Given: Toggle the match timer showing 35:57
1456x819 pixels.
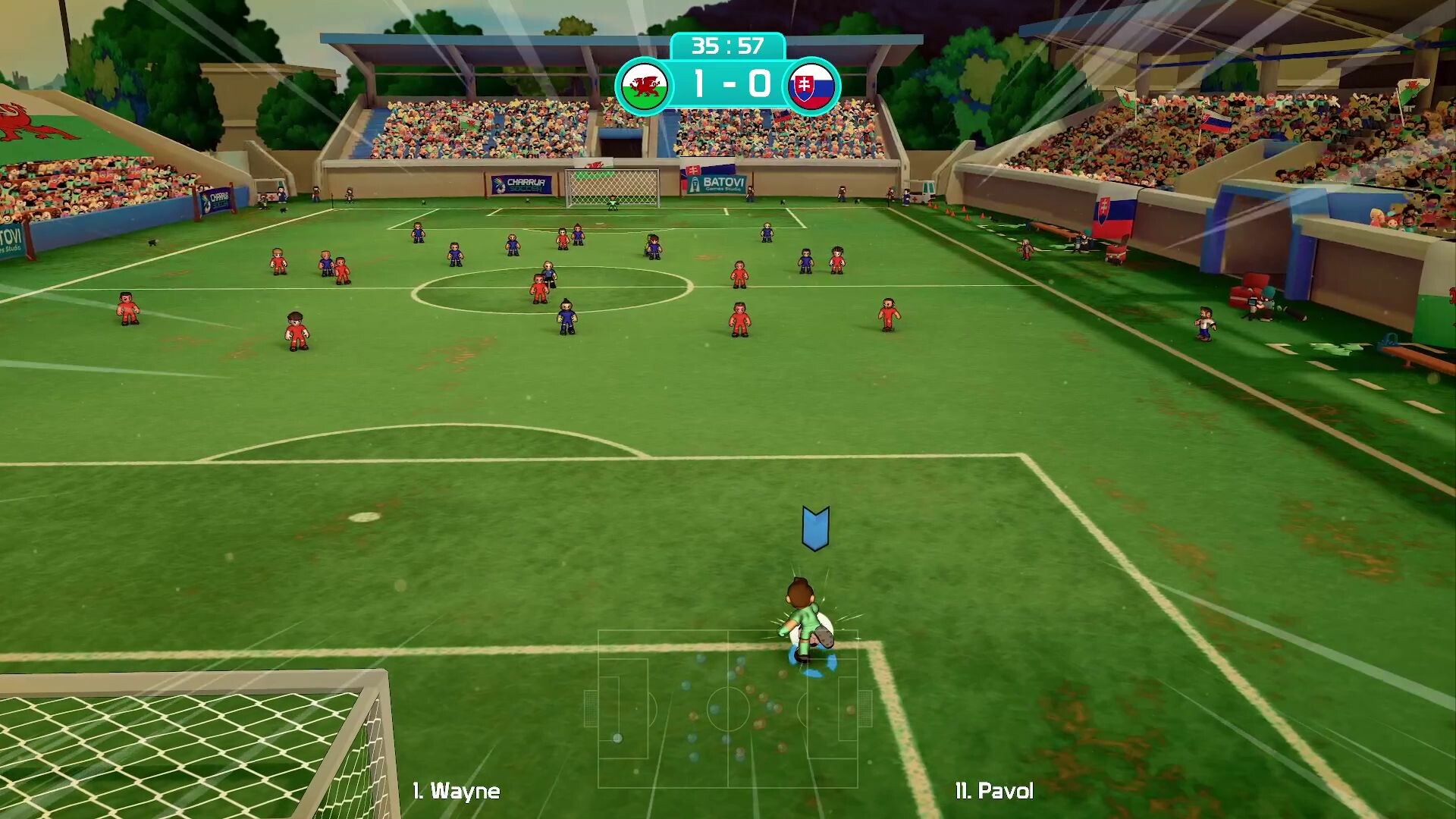Looking at the screenshot, I should click(728, 45).
